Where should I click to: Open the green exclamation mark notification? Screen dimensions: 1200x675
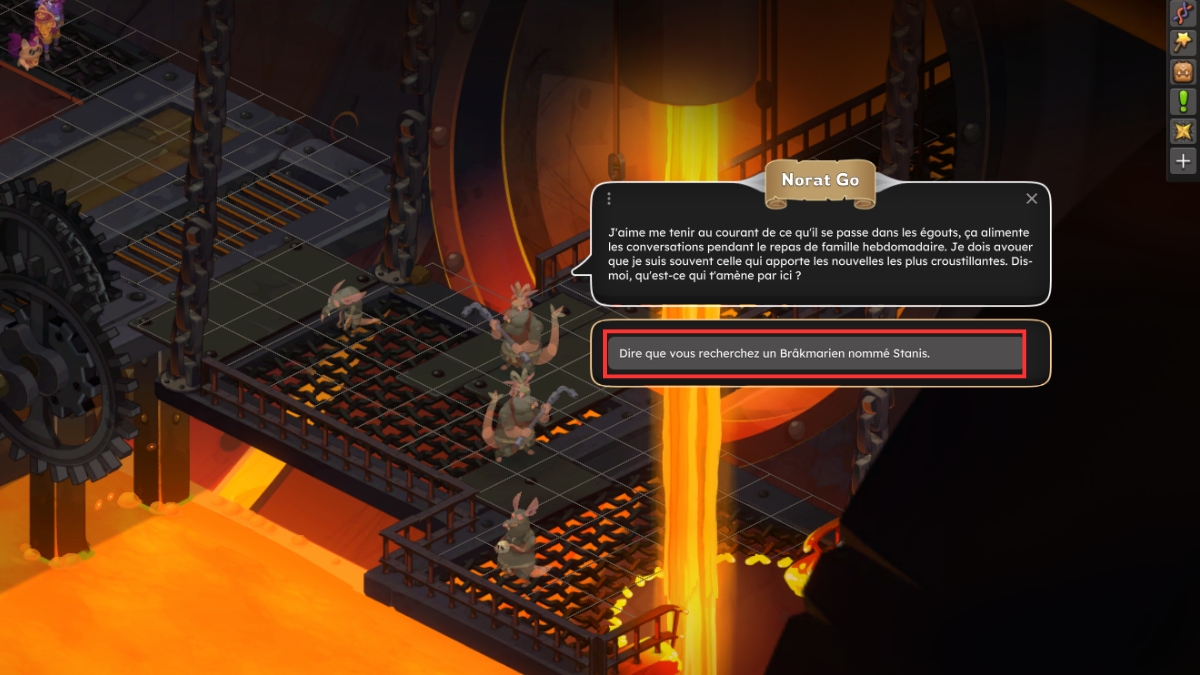[x=1183, y=101]
